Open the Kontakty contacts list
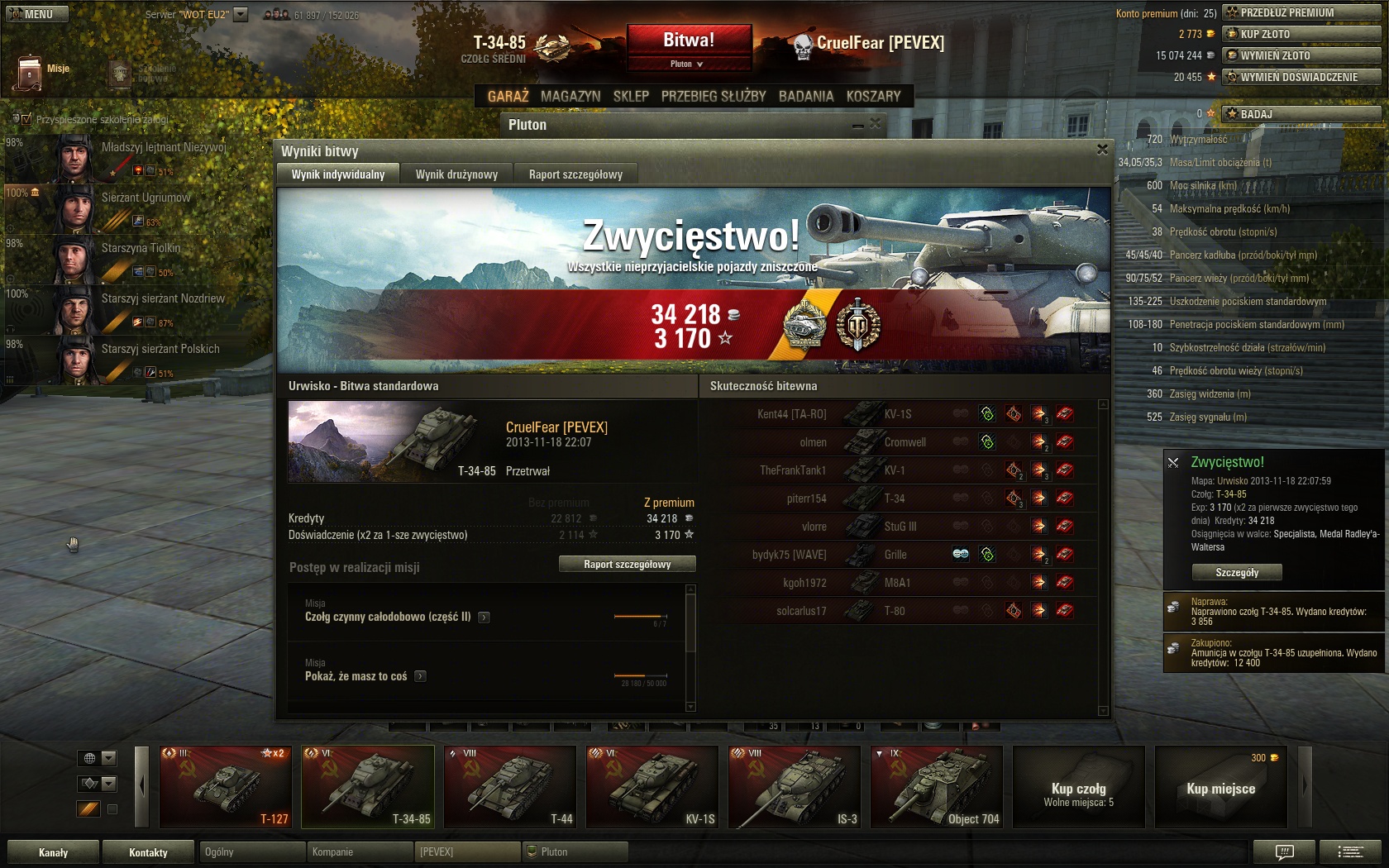 pyautogui.click(x=148, y=852)
